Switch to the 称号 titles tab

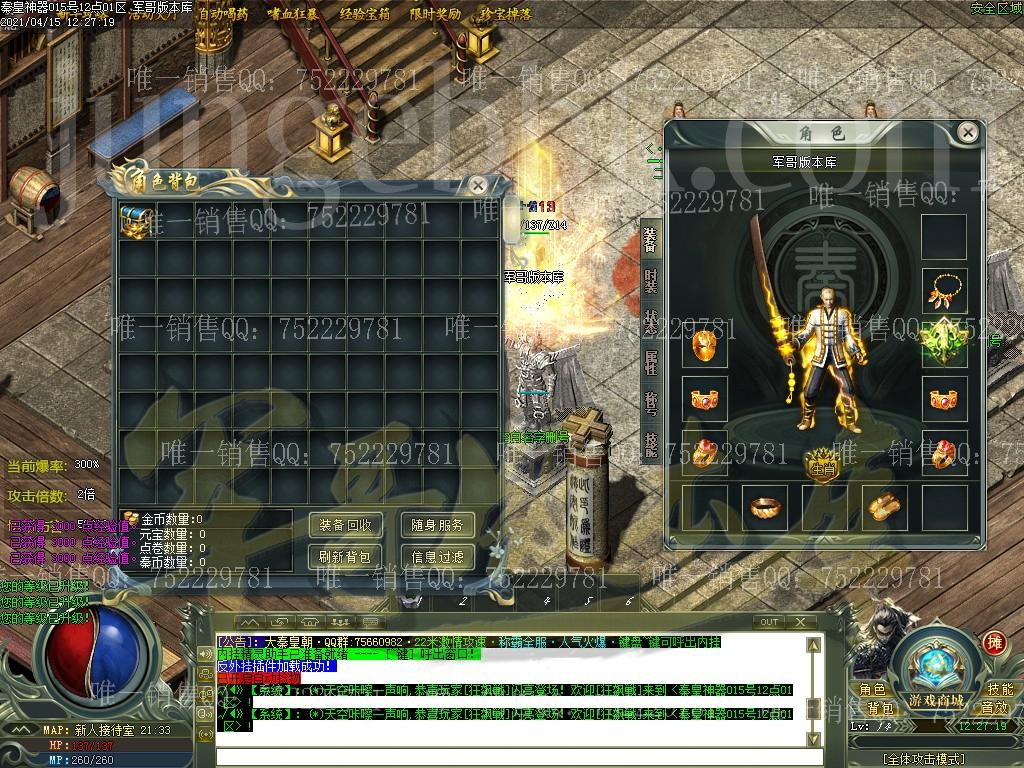pyautogui.click(x=651, y=404)
